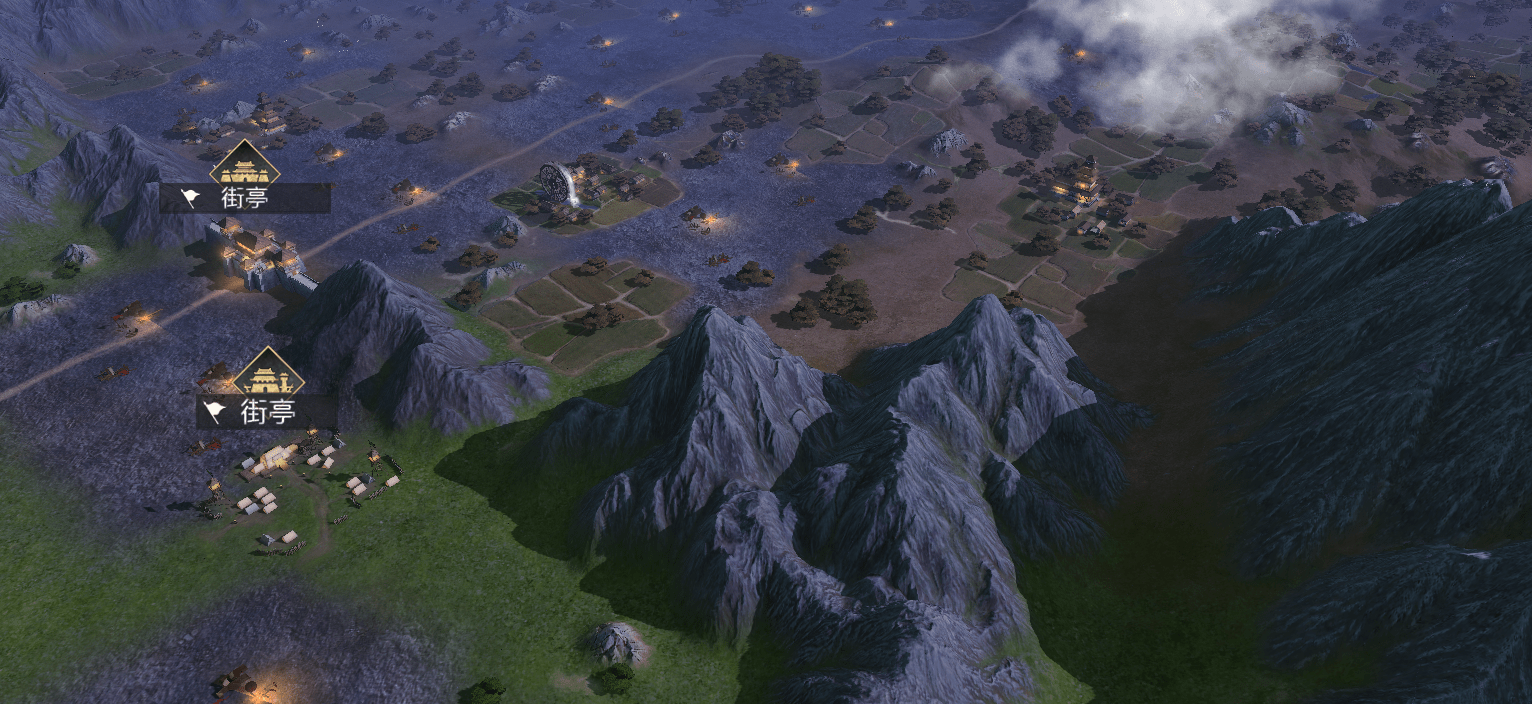Select the 街亭 label above the walled fortress
Image resolution: width=1532 pixels, height=704 pixels.
tap(245, 198)
